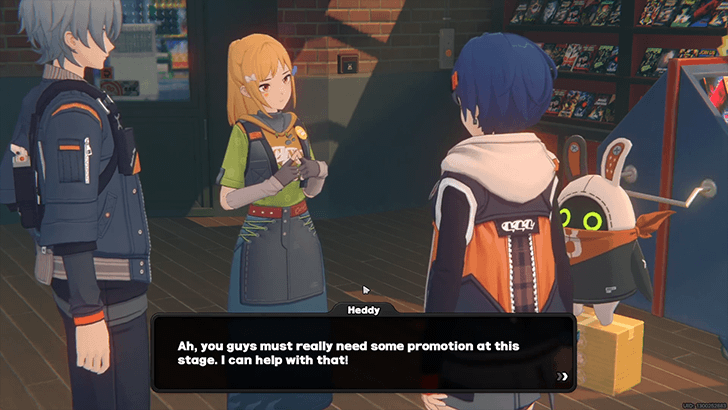Advance dialogue with the double-arrow continue icon
Image resolution: width=728 pixels, height=410 pixels.
(563, 376)
